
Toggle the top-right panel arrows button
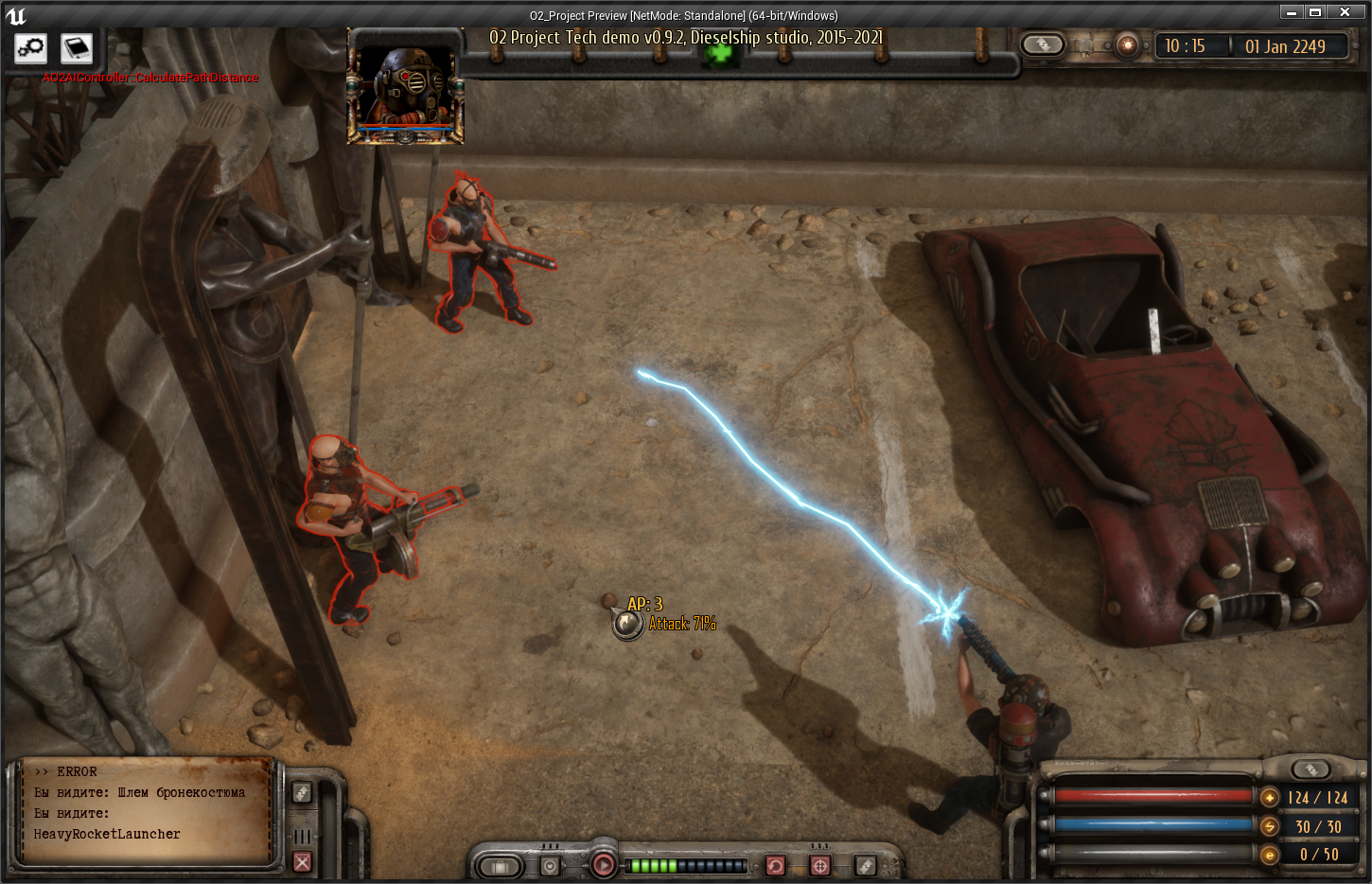(1043, 44)
